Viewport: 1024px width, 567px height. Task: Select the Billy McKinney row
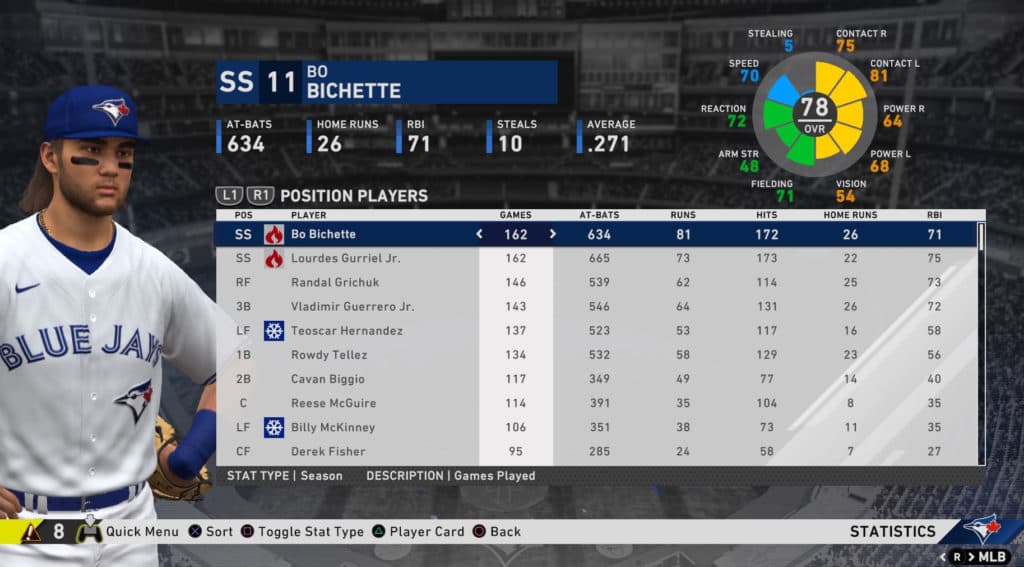333,427
